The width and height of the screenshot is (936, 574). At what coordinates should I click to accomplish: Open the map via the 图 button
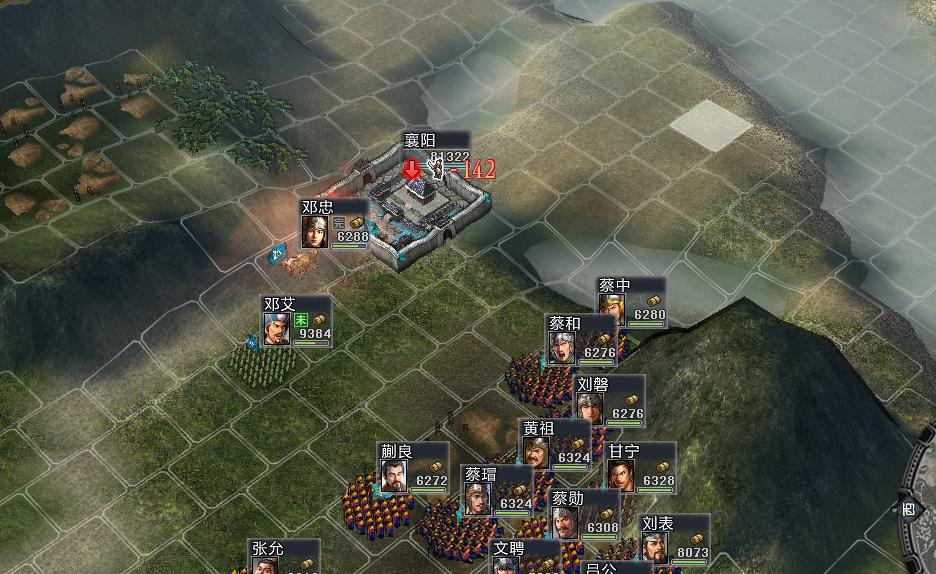pyautogui.click(x=908, y=509)
